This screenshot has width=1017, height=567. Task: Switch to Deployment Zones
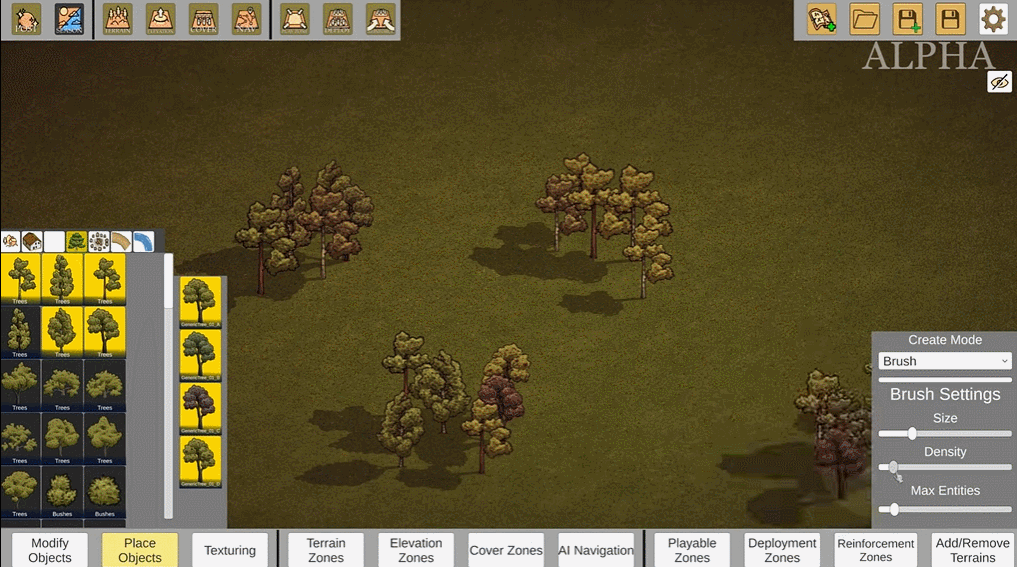click(x=782, y=550)
